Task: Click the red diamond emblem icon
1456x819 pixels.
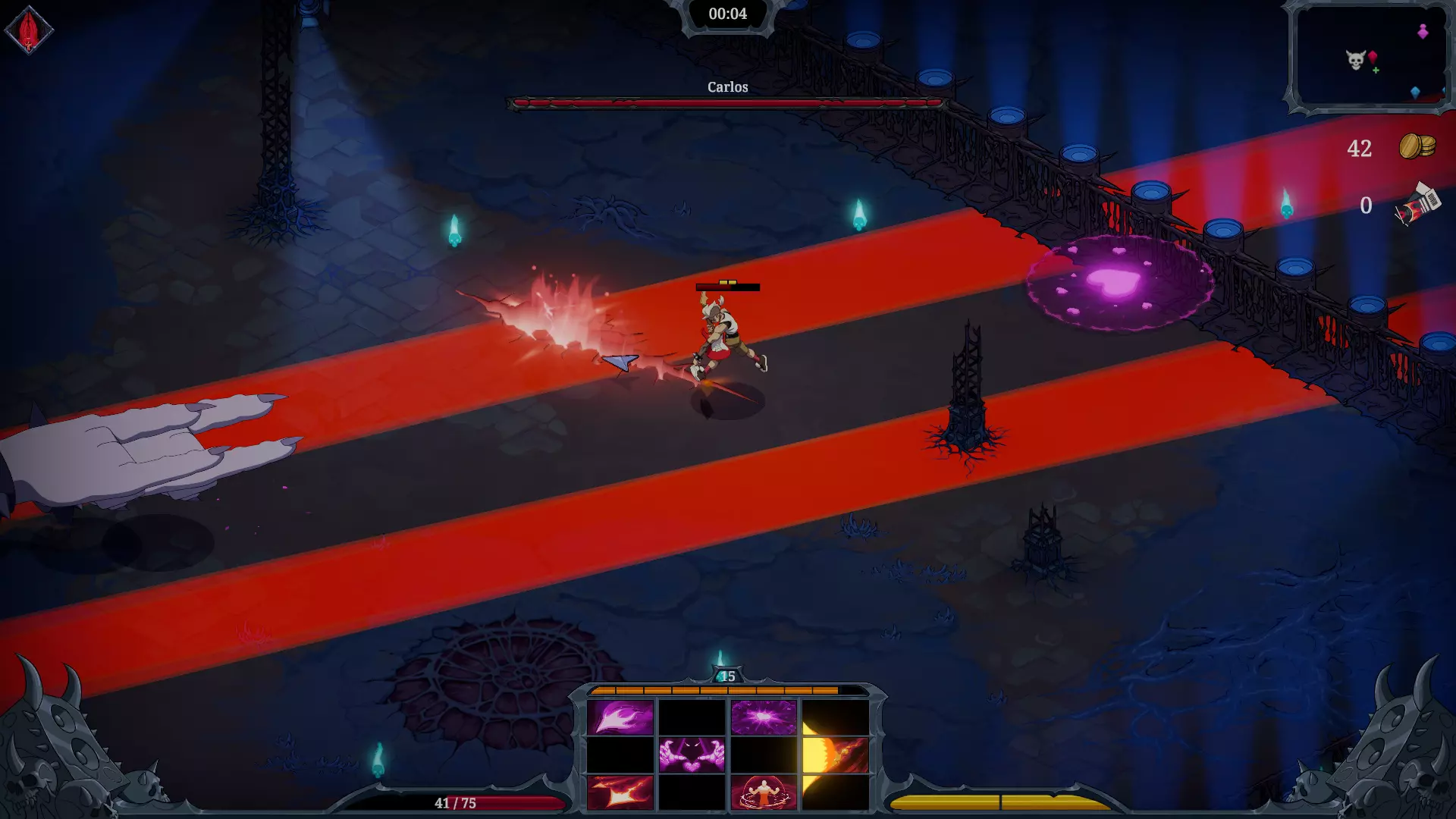Action: coord(29,30)
